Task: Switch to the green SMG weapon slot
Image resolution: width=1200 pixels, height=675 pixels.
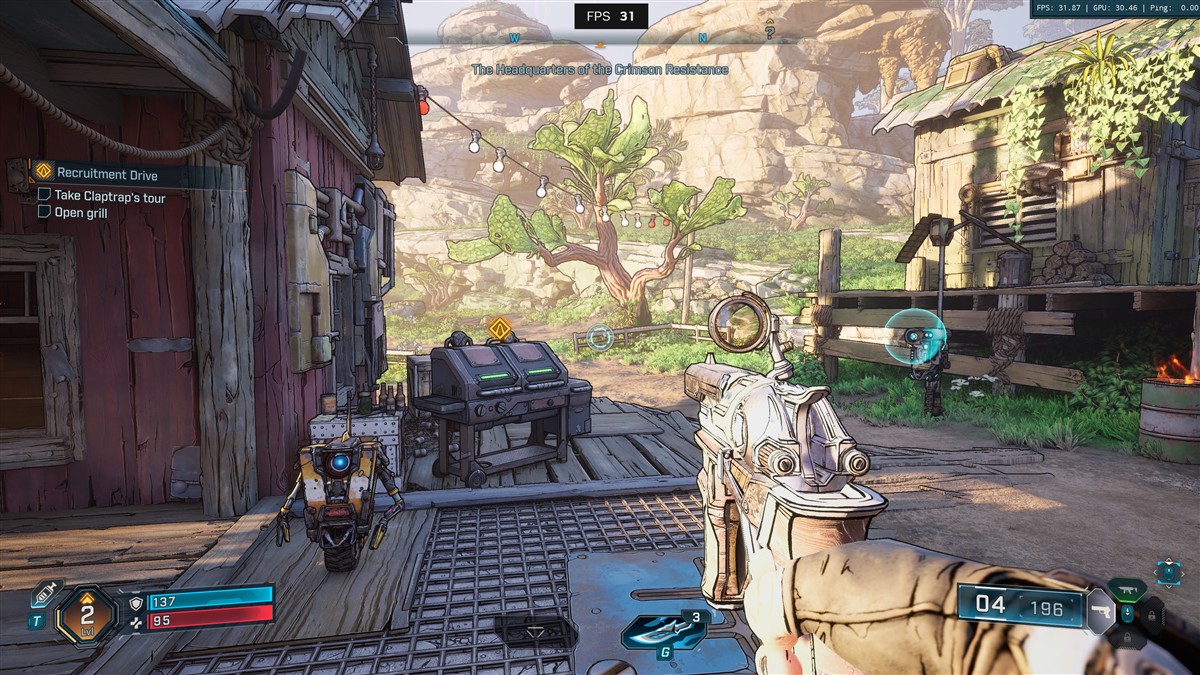Action: click(1127, 589)
